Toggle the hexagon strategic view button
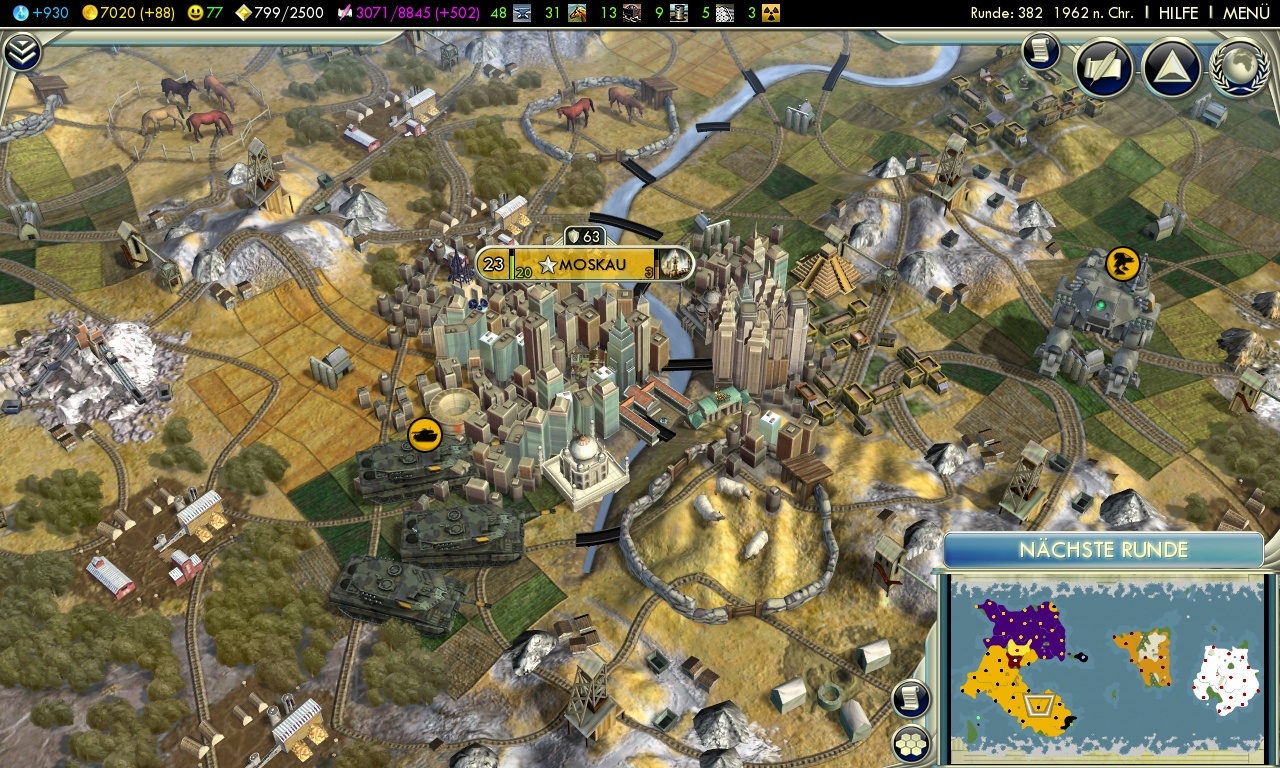This screenshot has height=768, width=1280. 911,743
